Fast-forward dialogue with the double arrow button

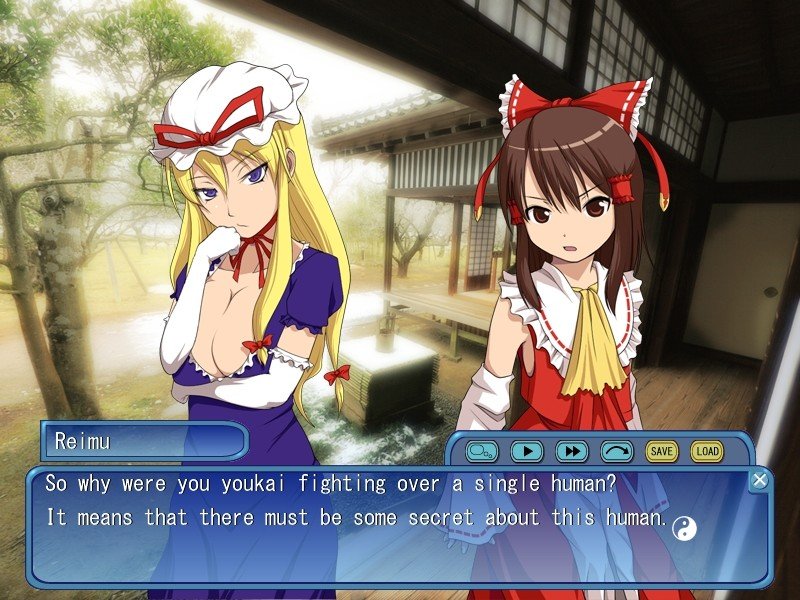point(571,451)
